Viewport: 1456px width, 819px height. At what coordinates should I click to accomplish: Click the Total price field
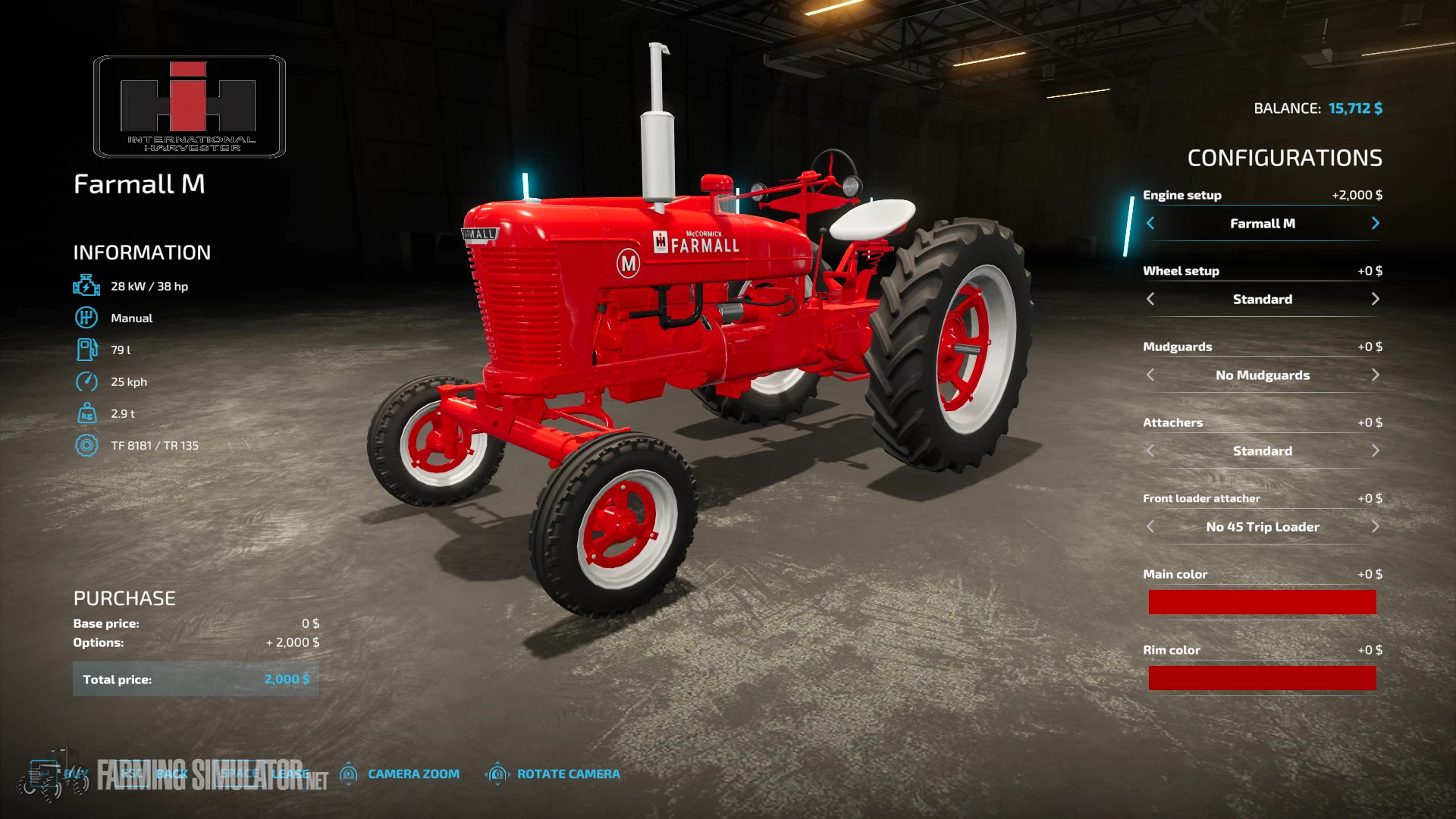196,679
